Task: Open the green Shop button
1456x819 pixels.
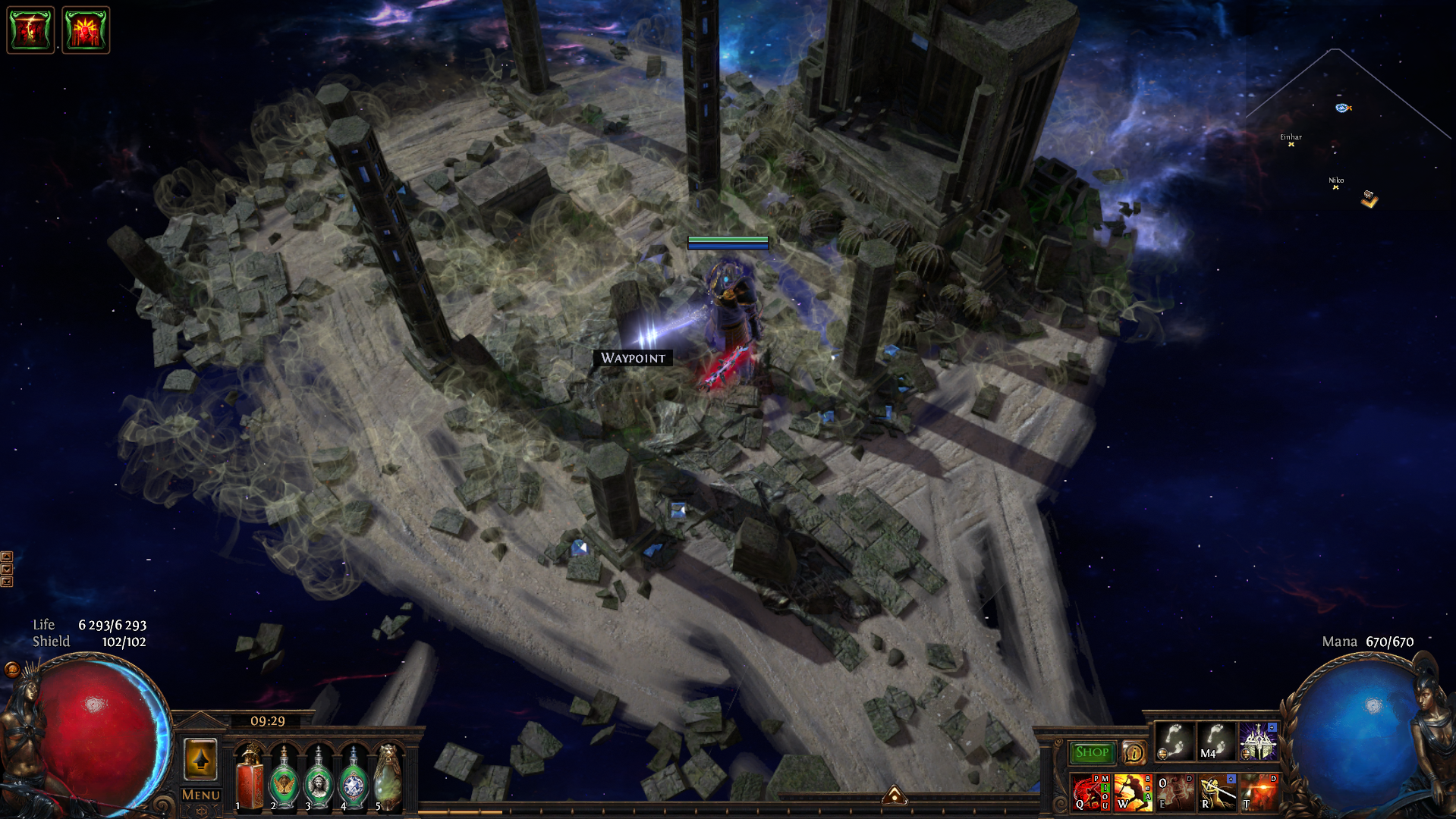Action: pos(1091,752)
